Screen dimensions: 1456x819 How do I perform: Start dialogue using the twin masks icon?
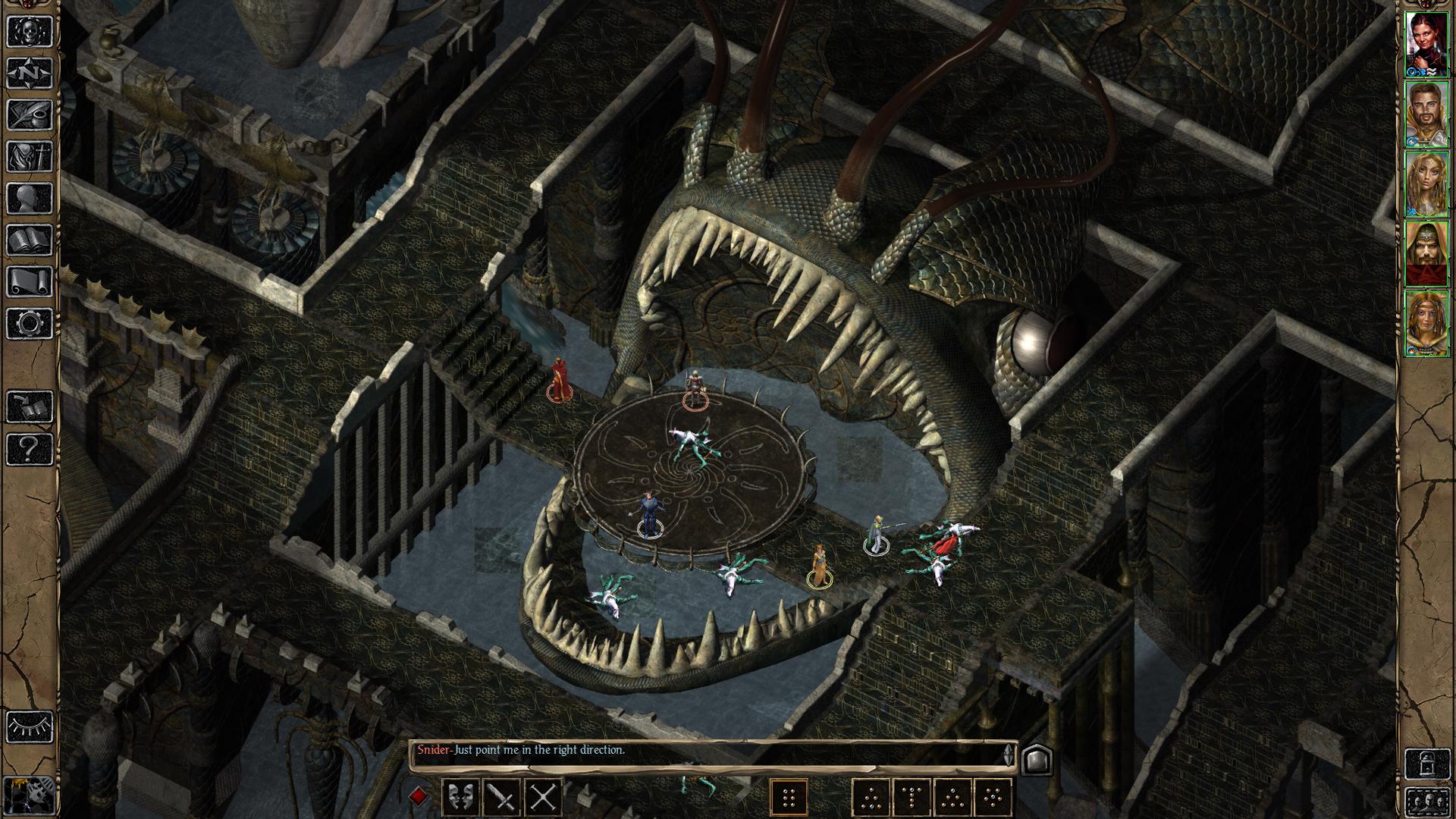point(462,798)
